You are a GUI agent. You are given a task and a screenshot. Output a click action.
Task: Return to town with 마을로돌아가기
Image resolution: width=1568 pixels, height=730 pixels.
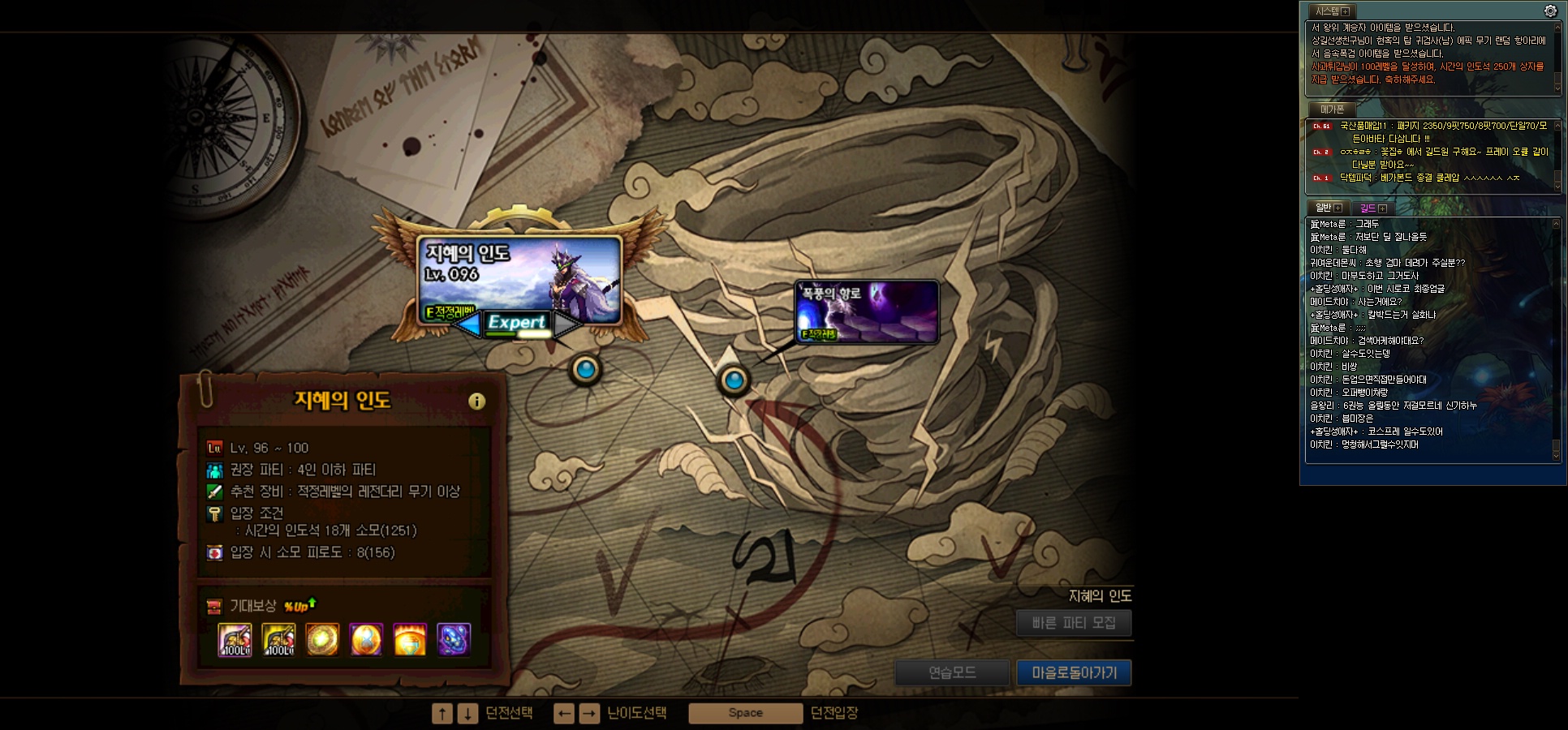tap(1074, 672)
